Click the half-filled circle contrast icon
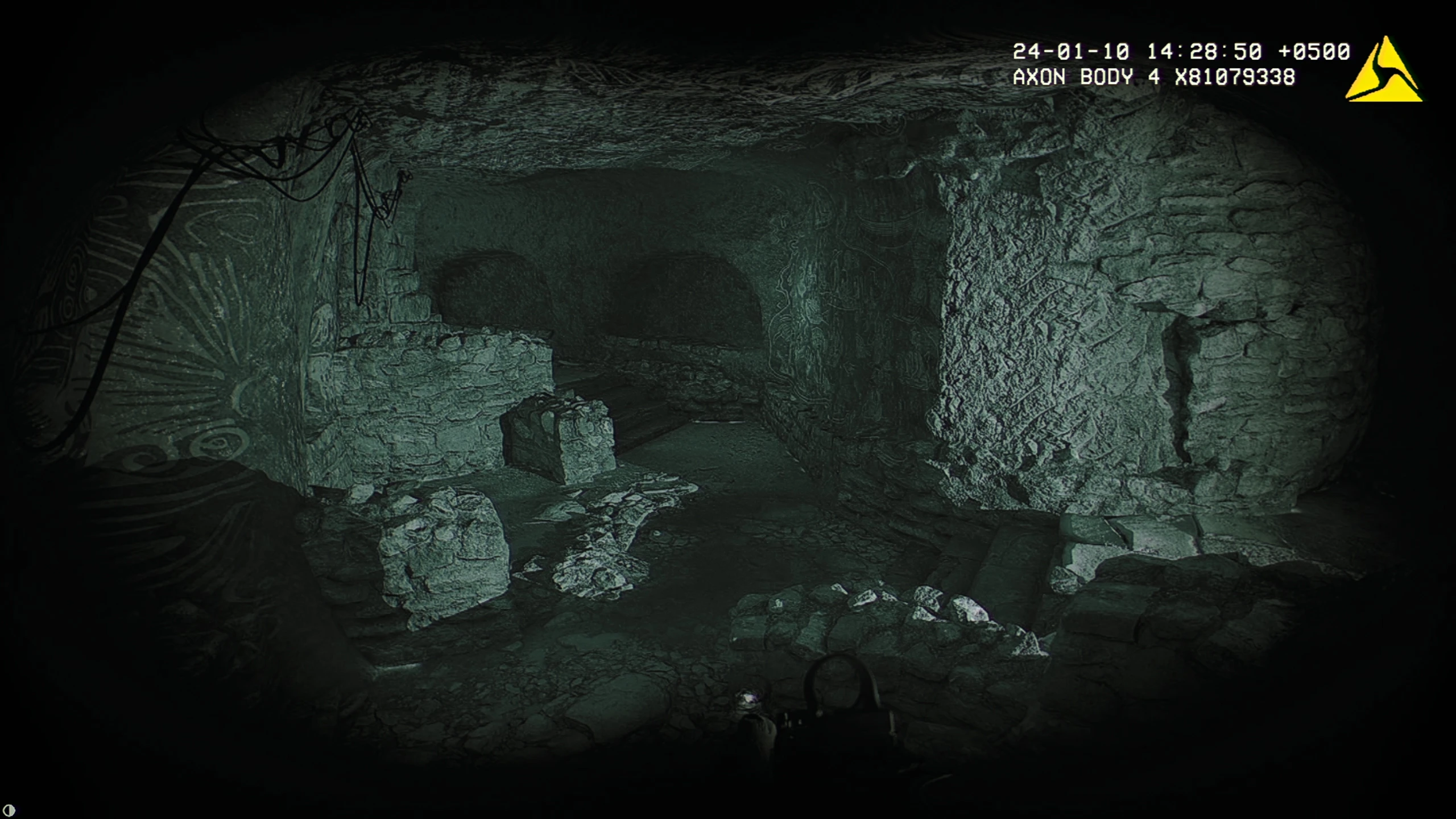This screenshot has height=819, width=1456. pos(9,810)
